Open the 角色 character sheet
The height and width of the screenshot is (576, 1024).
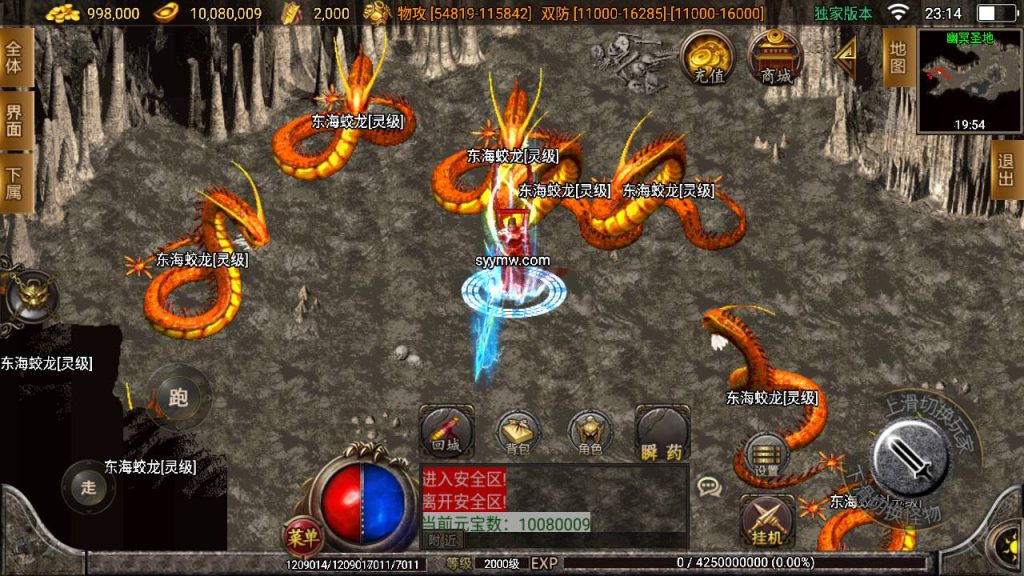tap(590, 432)
